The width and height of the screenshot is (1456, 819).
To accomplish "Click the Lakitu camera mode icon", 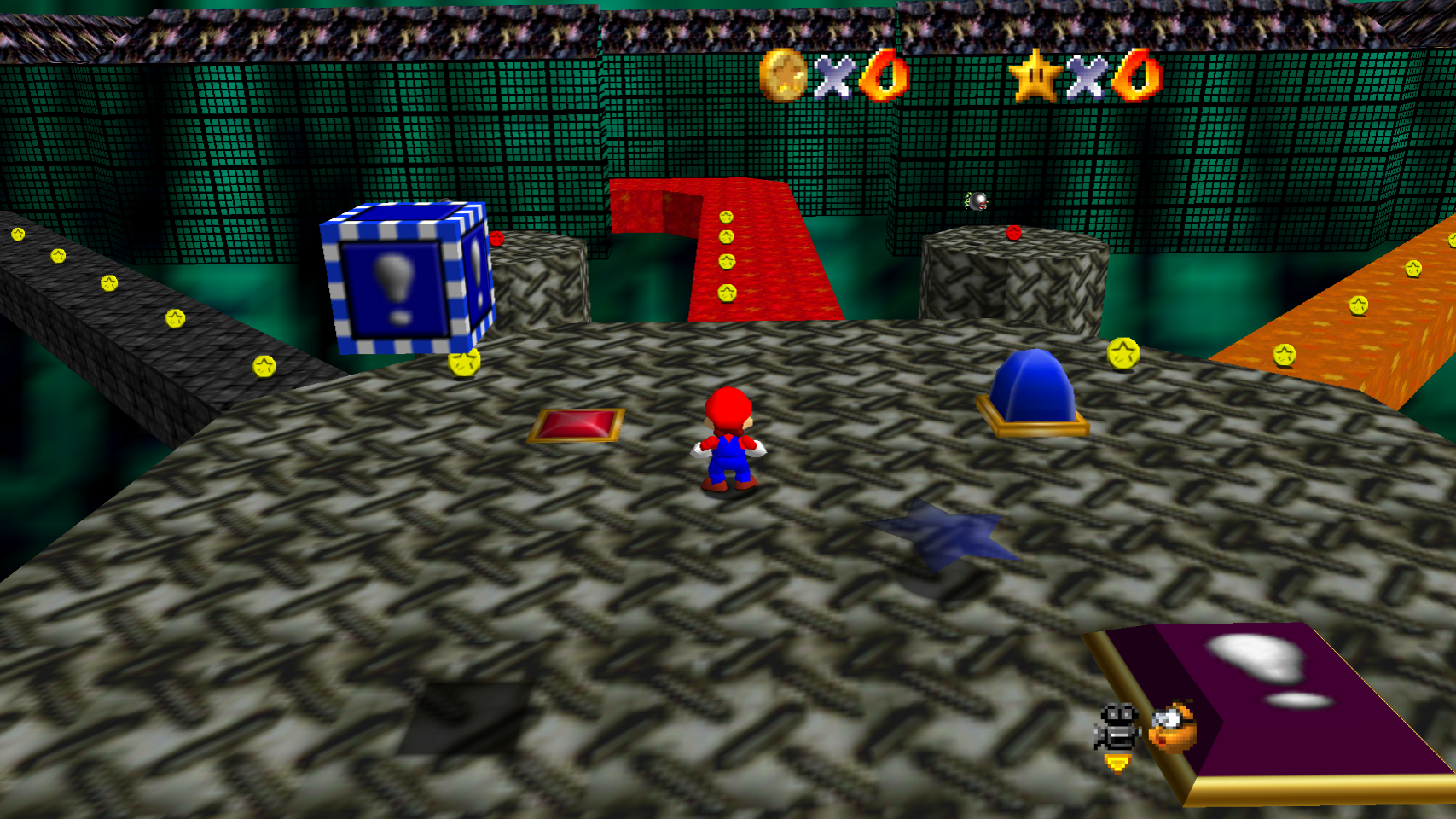I will [1173, 728].
